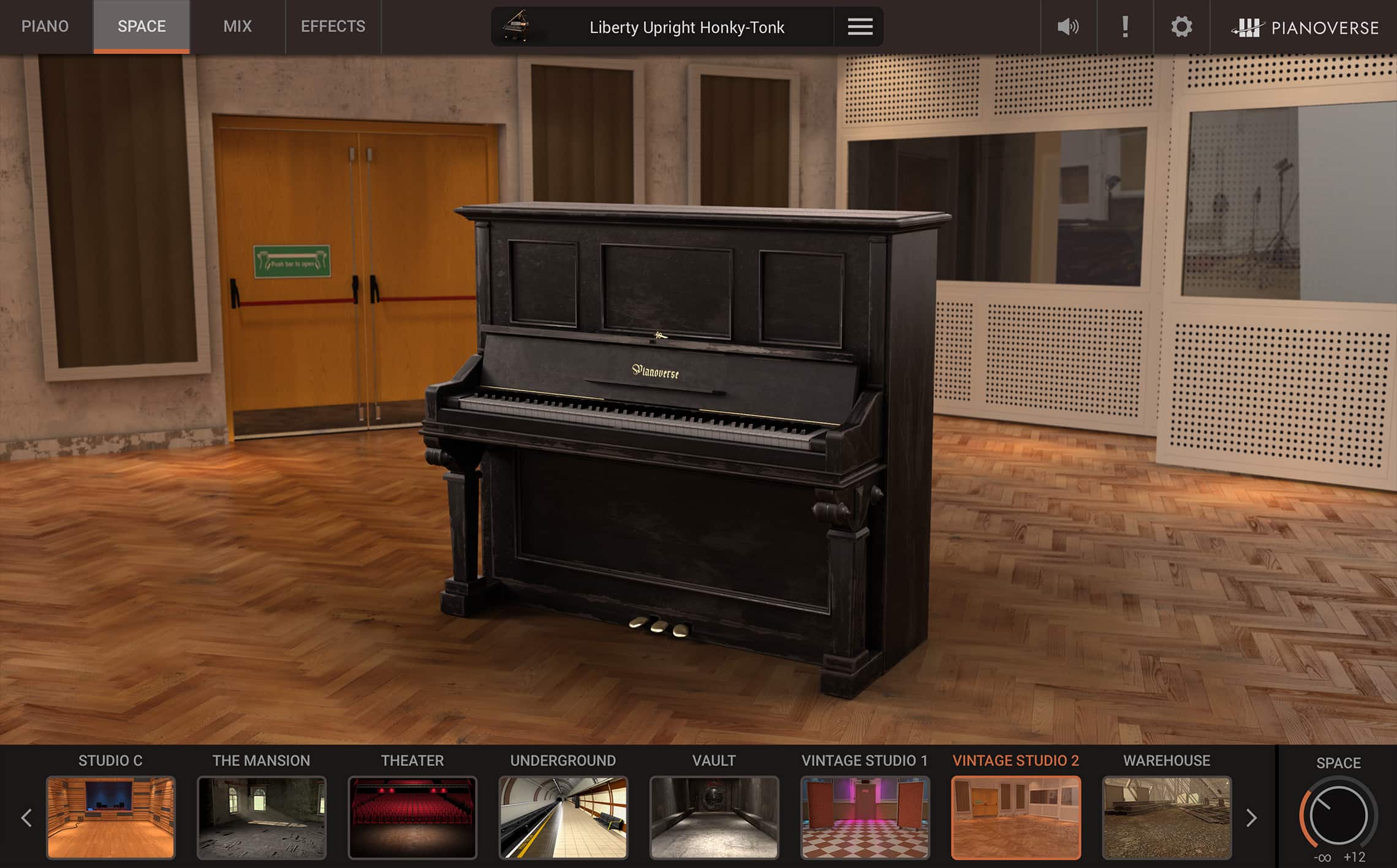Switch to the MIX tab
Screen dimensions: 1397x868
tap(237, 26)
